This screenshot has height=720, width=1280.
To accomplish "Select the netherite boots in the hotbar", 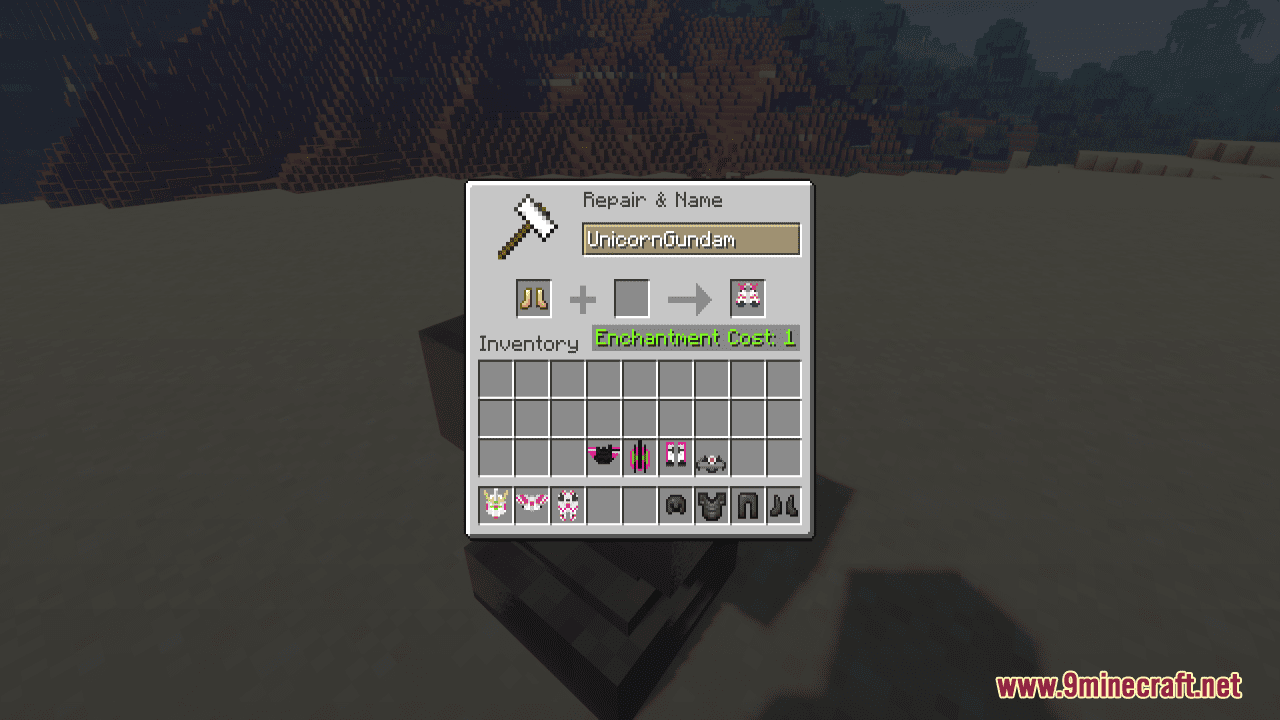I will [784, 505].
